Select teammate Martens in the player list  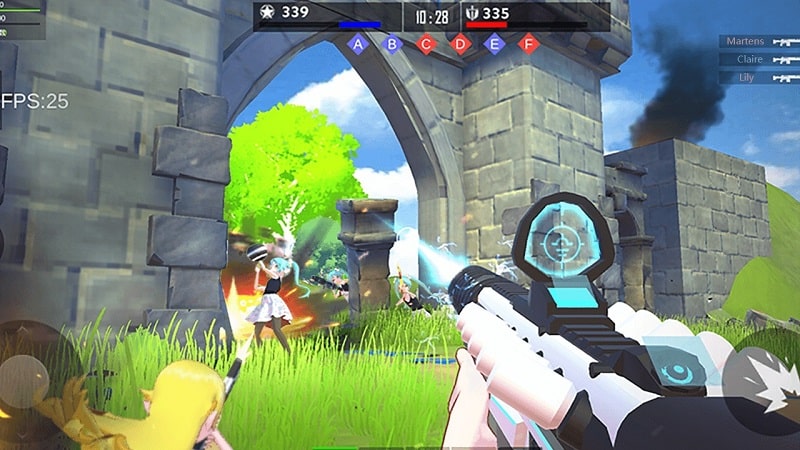pyautogui.click(x=758, y=41)
